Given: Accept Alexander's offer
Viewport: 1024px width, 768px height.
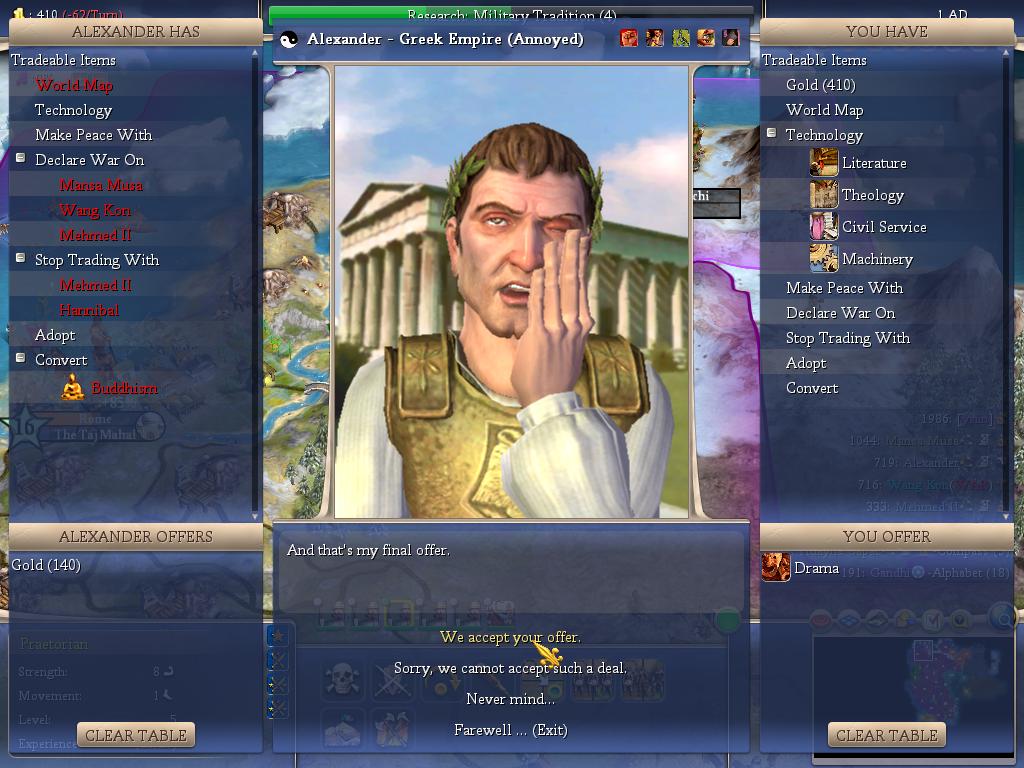Looking at the screenshot, I should click(x=510, y=637).
